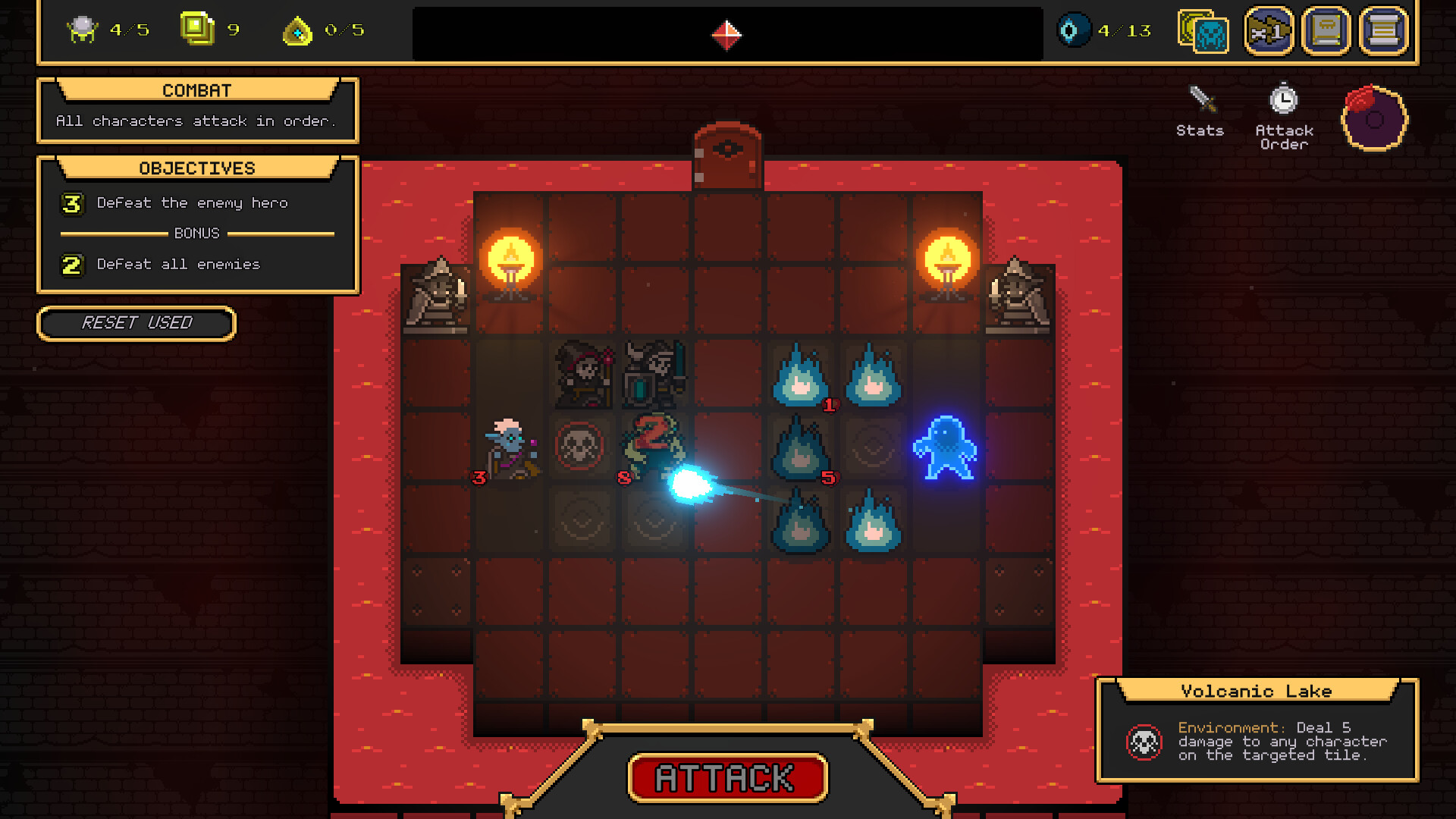Click the card stack icon in top bar
The width and height of the screenshot is (1456, 819).
coord(1202,32)
